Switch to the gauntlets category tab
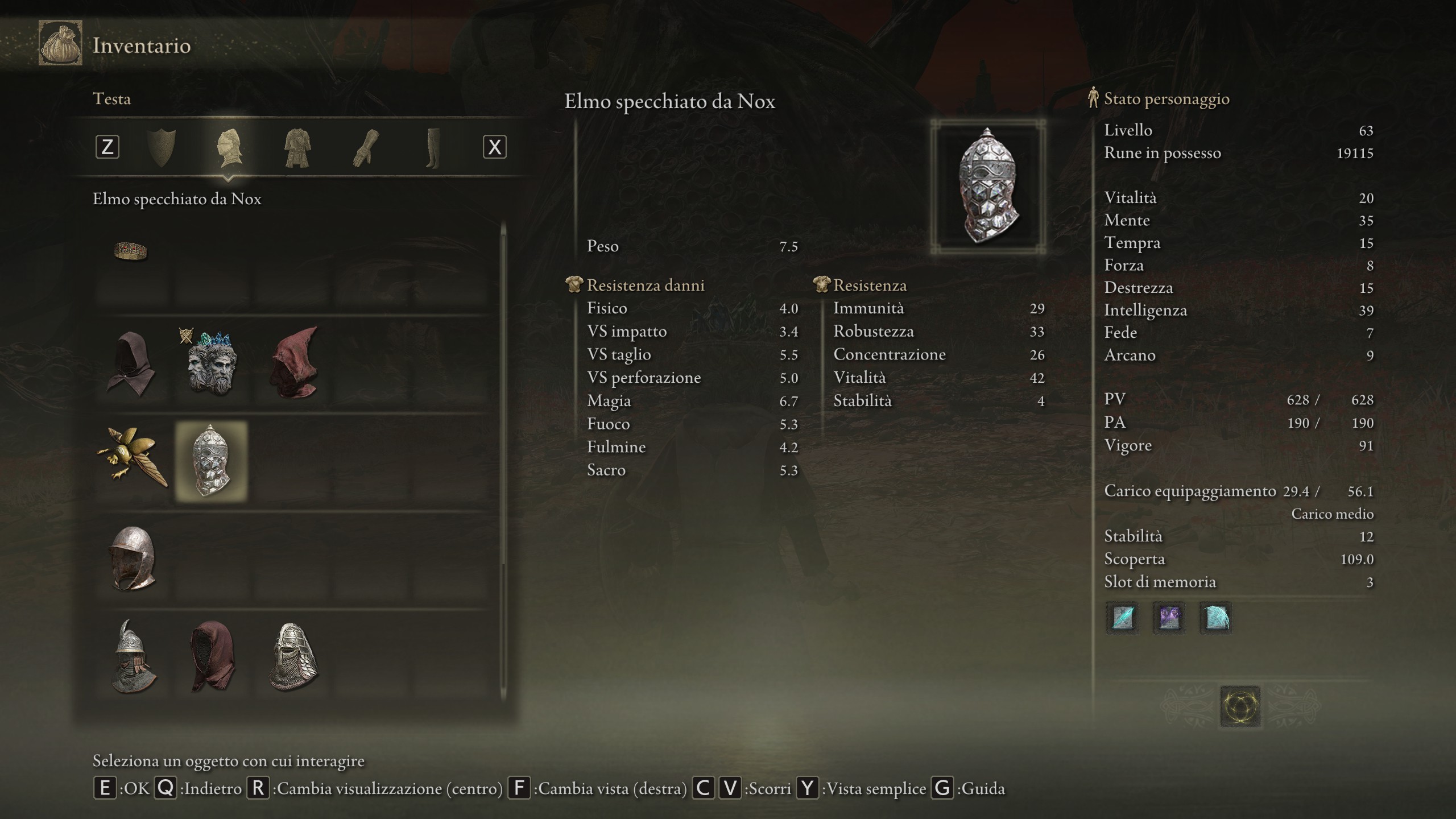The height and width of the screenshot is (819, 1456). (x=365, y=148)
